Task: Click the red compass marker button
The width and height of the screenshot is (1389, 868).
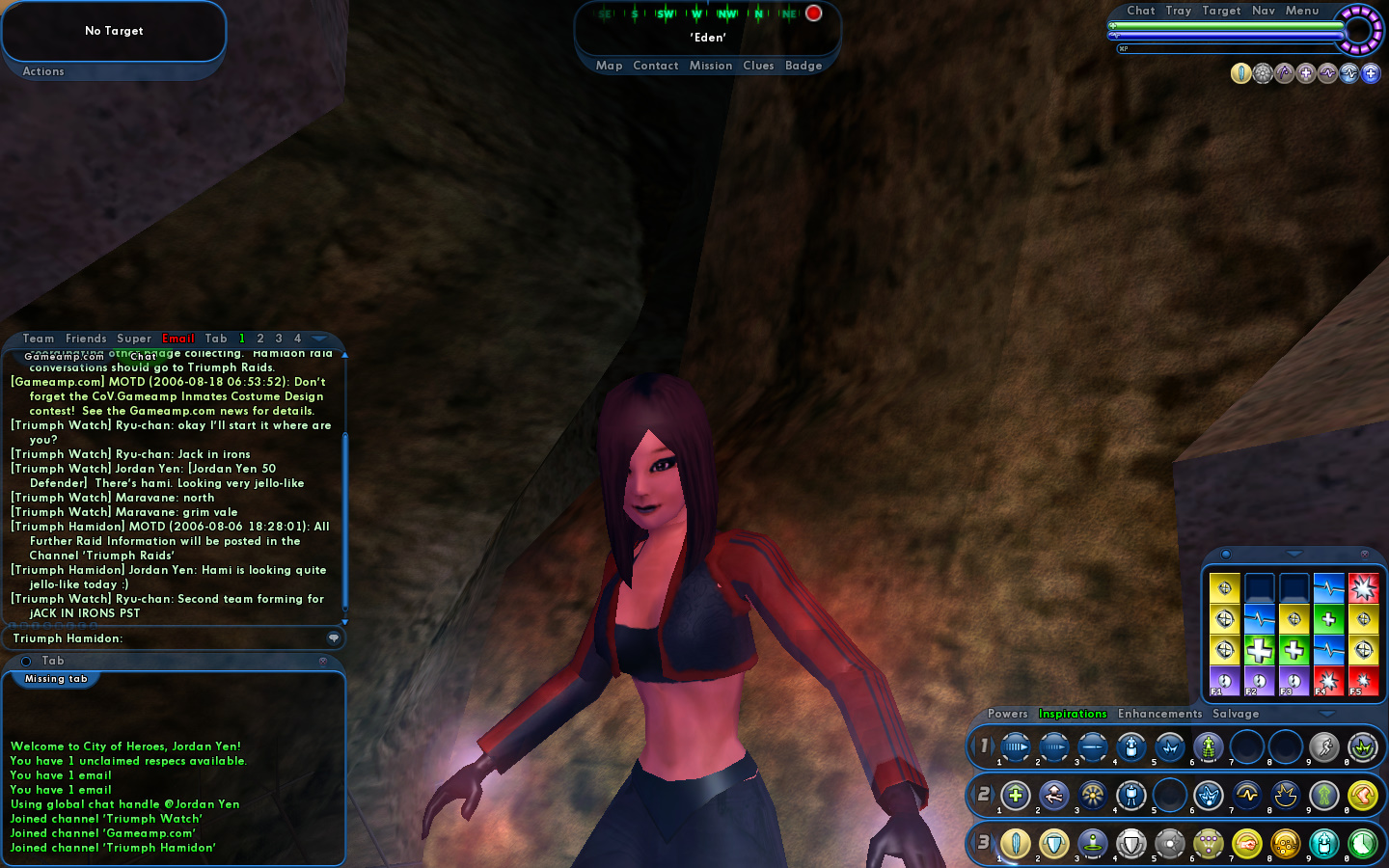Action: (814, 14)
